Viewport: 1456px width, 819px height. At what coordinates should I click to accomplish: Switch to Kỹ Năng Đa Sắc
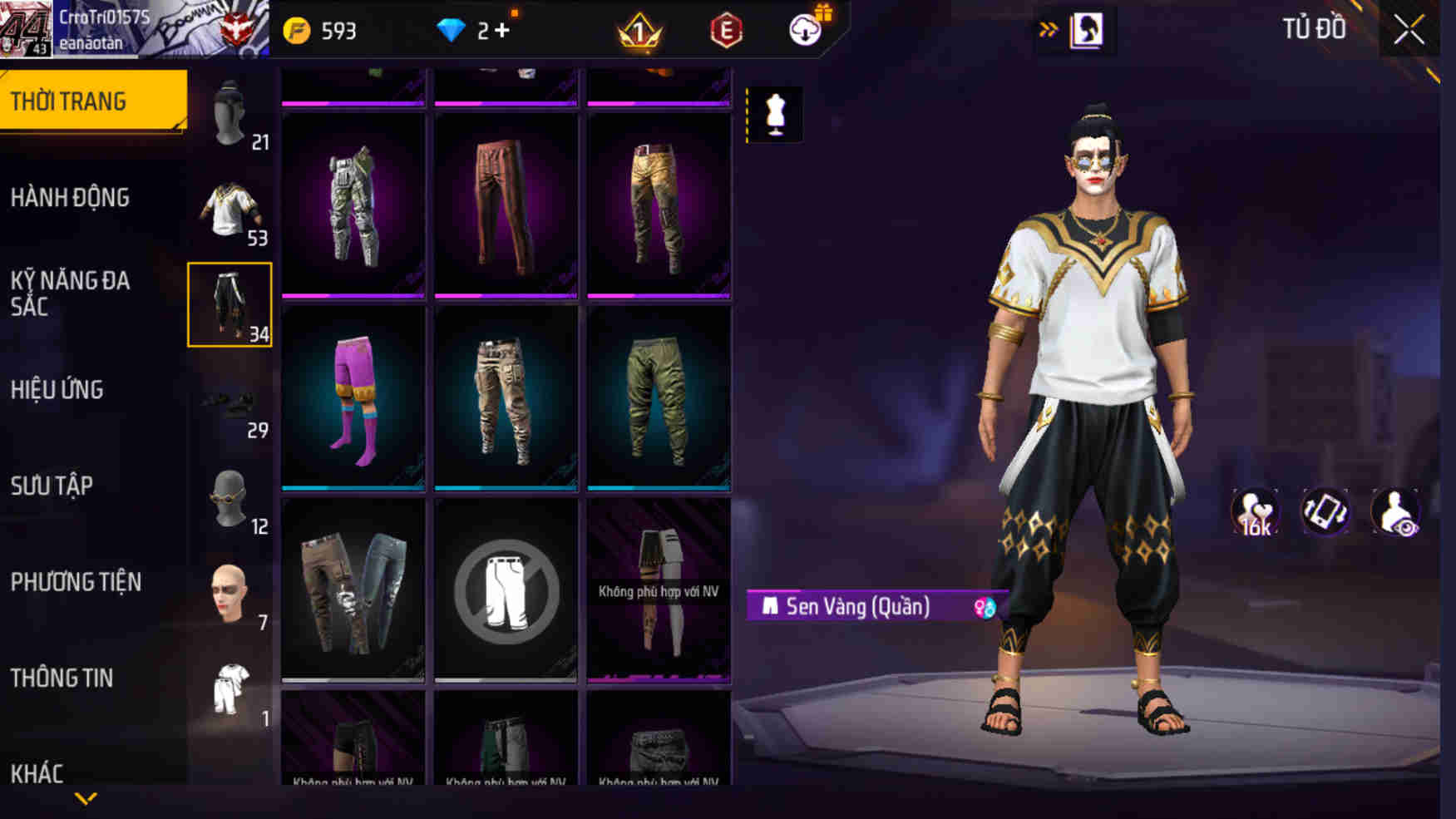(71, 294)
